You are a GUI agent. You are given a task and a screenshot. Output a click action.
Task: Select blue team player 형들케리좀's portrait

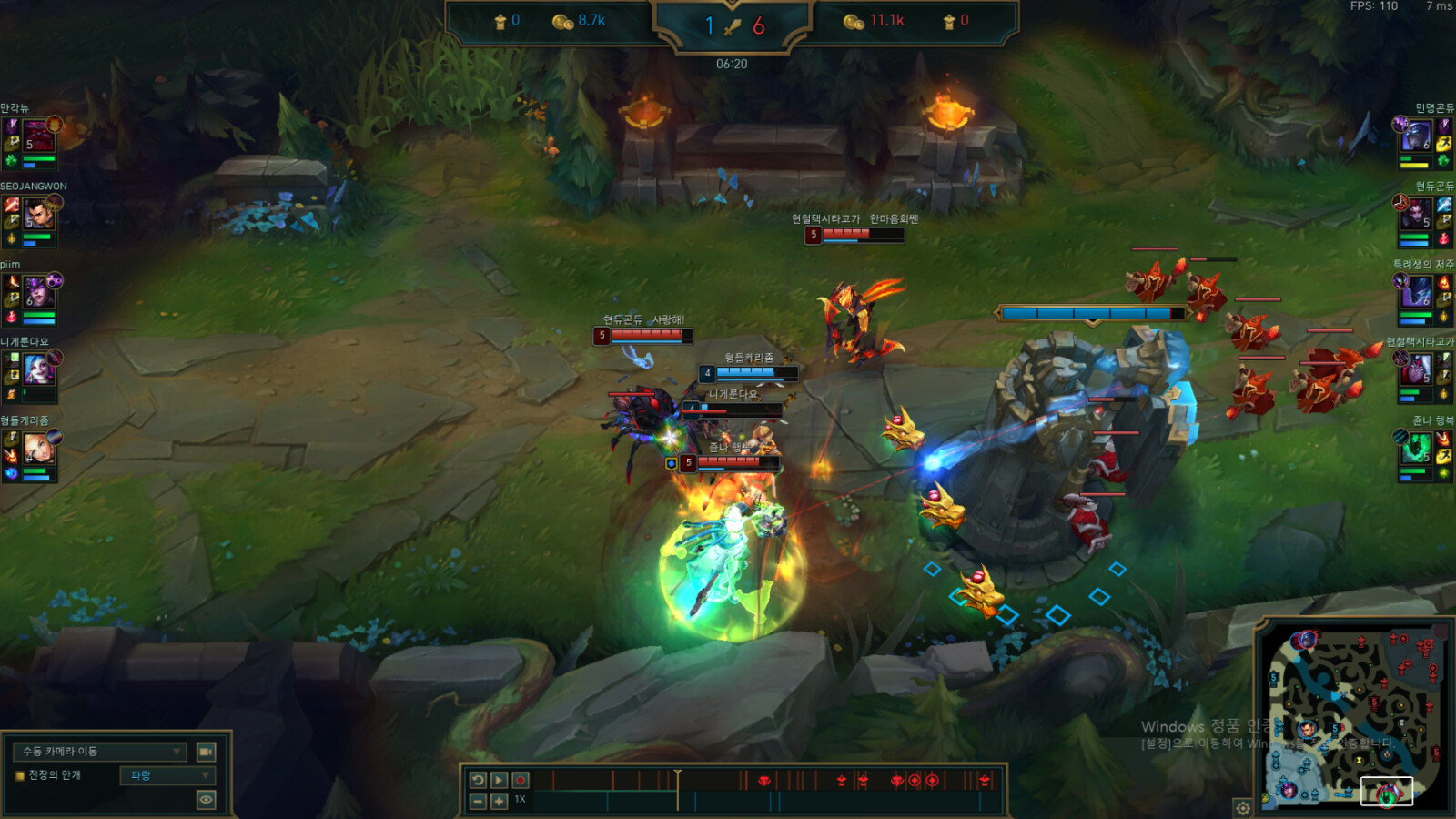38,449
